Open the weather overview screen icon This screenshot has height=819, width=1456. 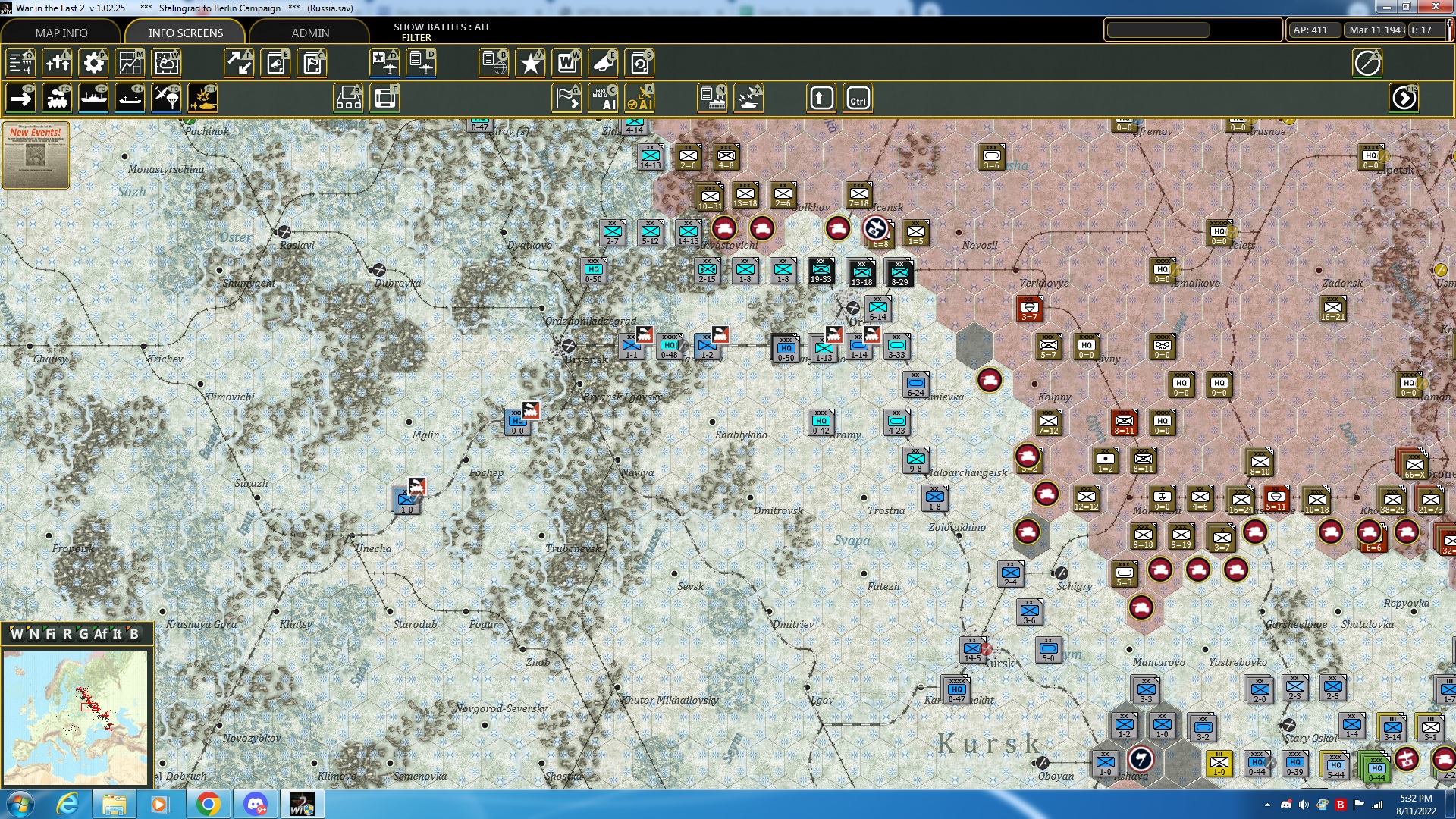coord(166,64)
